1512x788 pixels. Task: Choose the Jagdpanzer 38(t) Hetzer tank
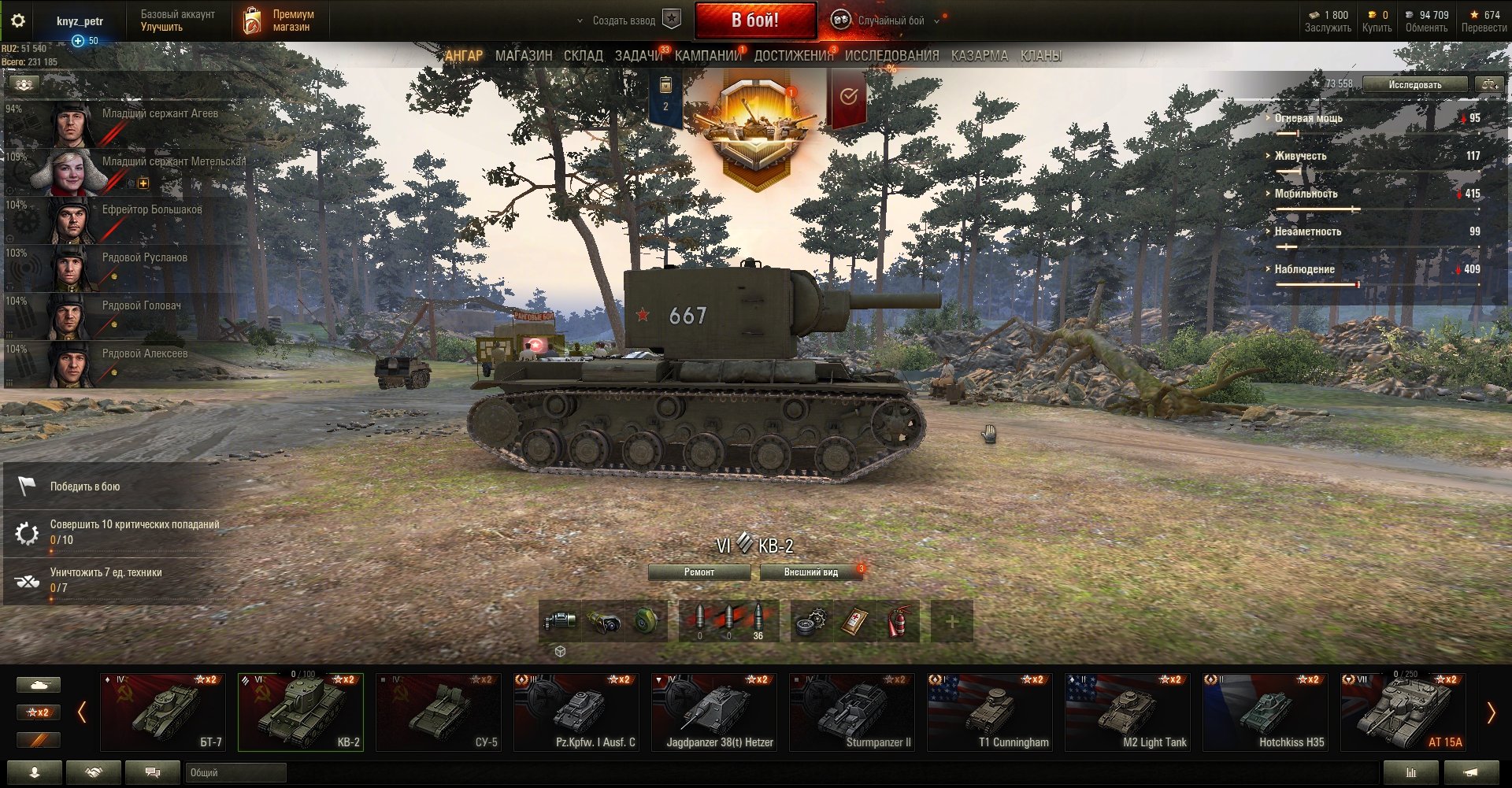pos(714,712)
